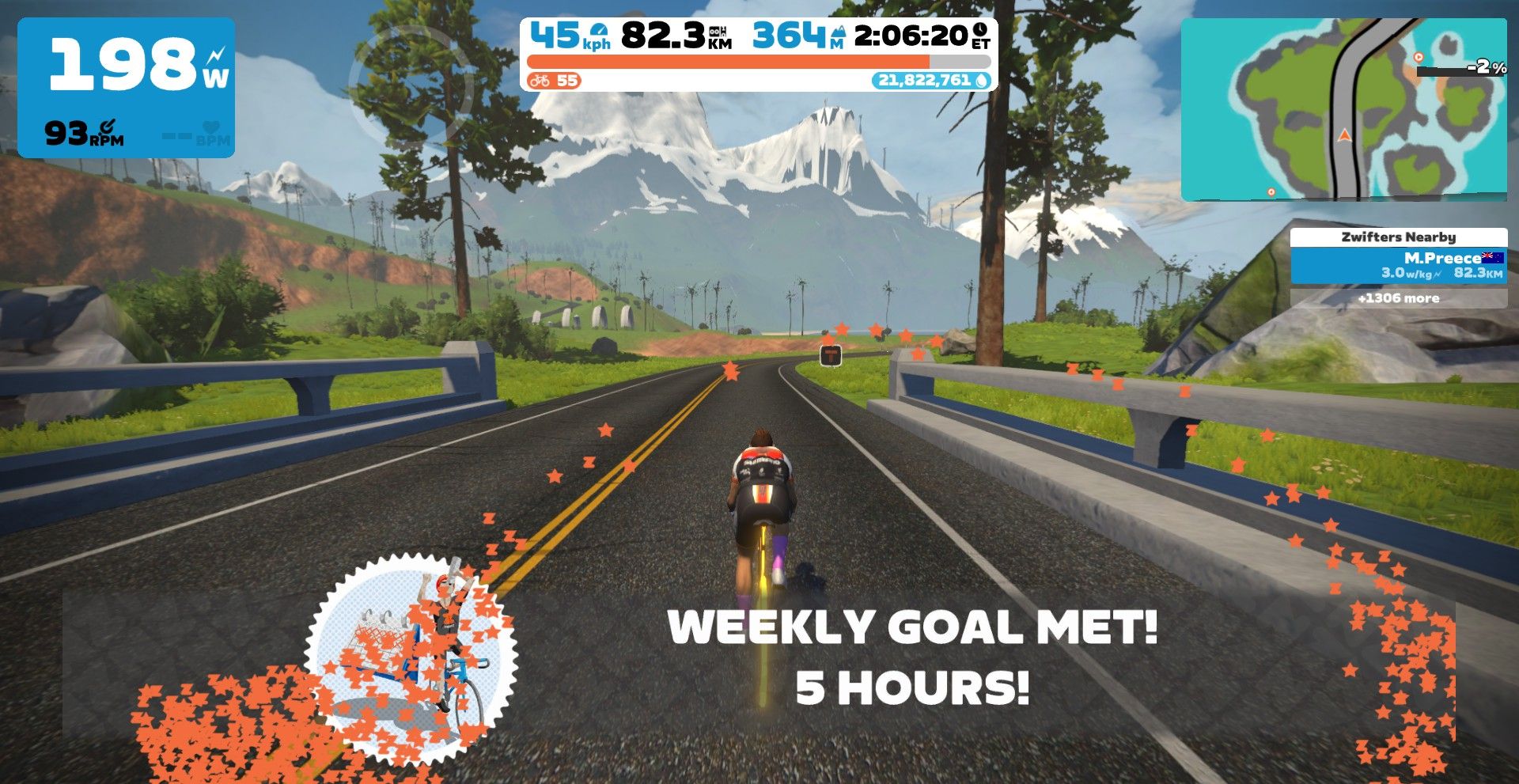The width and height of the screenshot is (1519, 784).
Task: Click the water droplet icon by 21,822,761
Action: (x=982, y=81)
